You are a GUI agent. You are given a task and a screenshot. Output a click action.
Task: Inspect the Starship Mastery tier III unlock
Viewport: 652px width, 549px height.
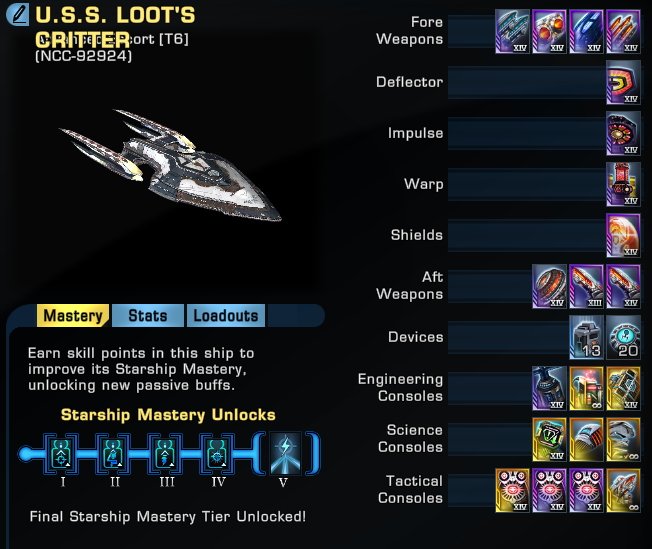(168, 453)
